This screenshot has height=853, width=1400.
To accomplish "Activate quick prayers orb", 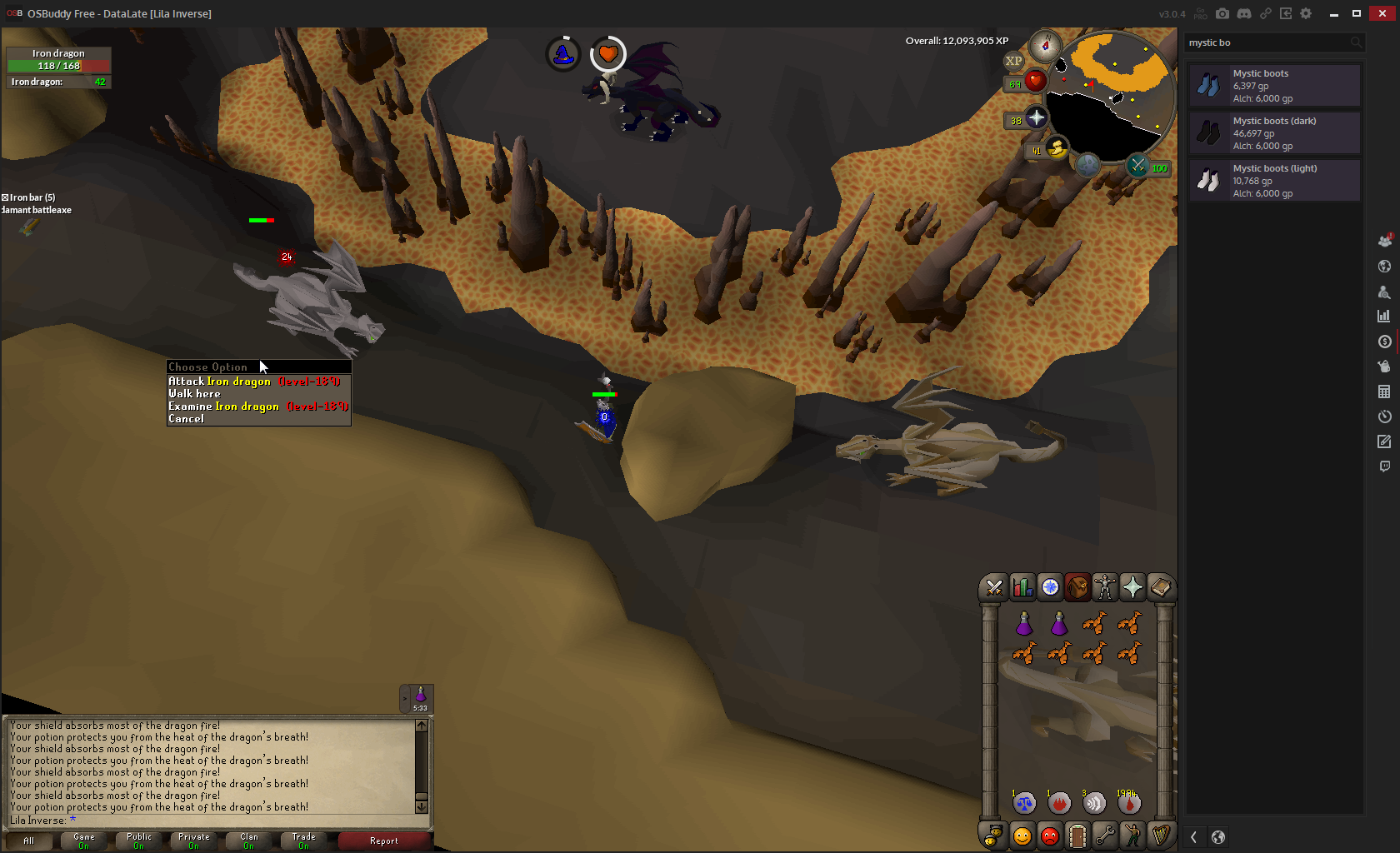I will (x=1036, y=119).
